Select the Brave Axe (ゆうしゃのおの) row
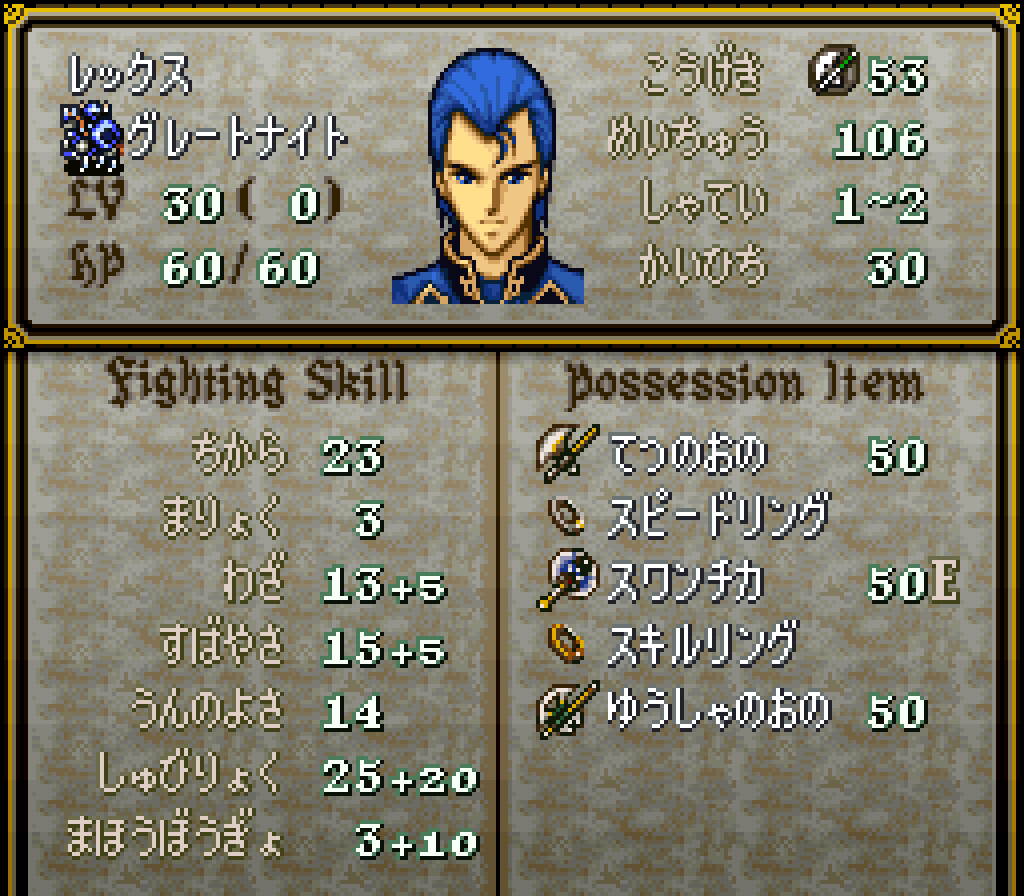Viewport: 1024px width, 896px height. tap(718, 710)
